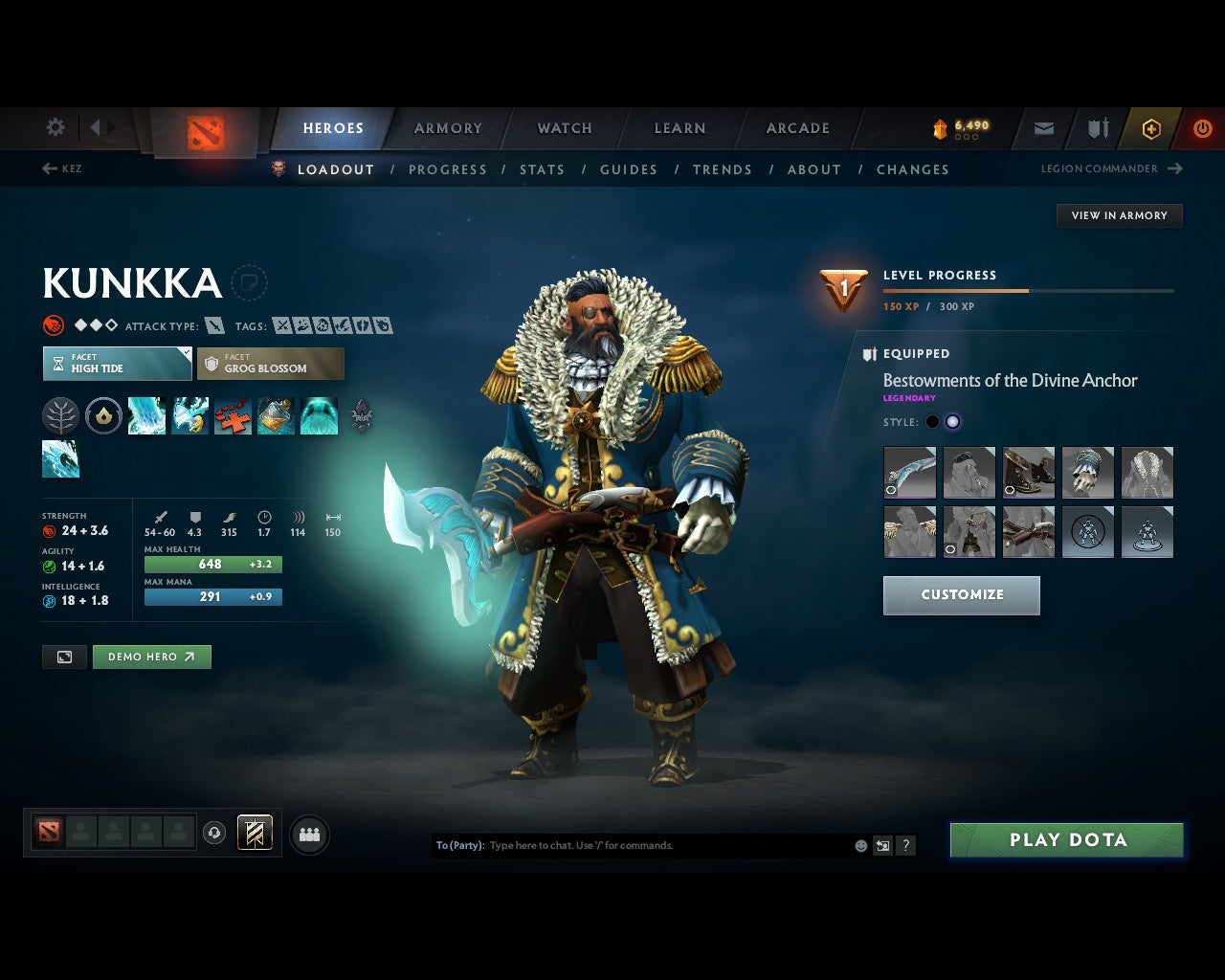Select Kunkka's Torrent ability icon
This screenshot has width=1225, height=980.
pyautogui.click(x=146, y=415)
